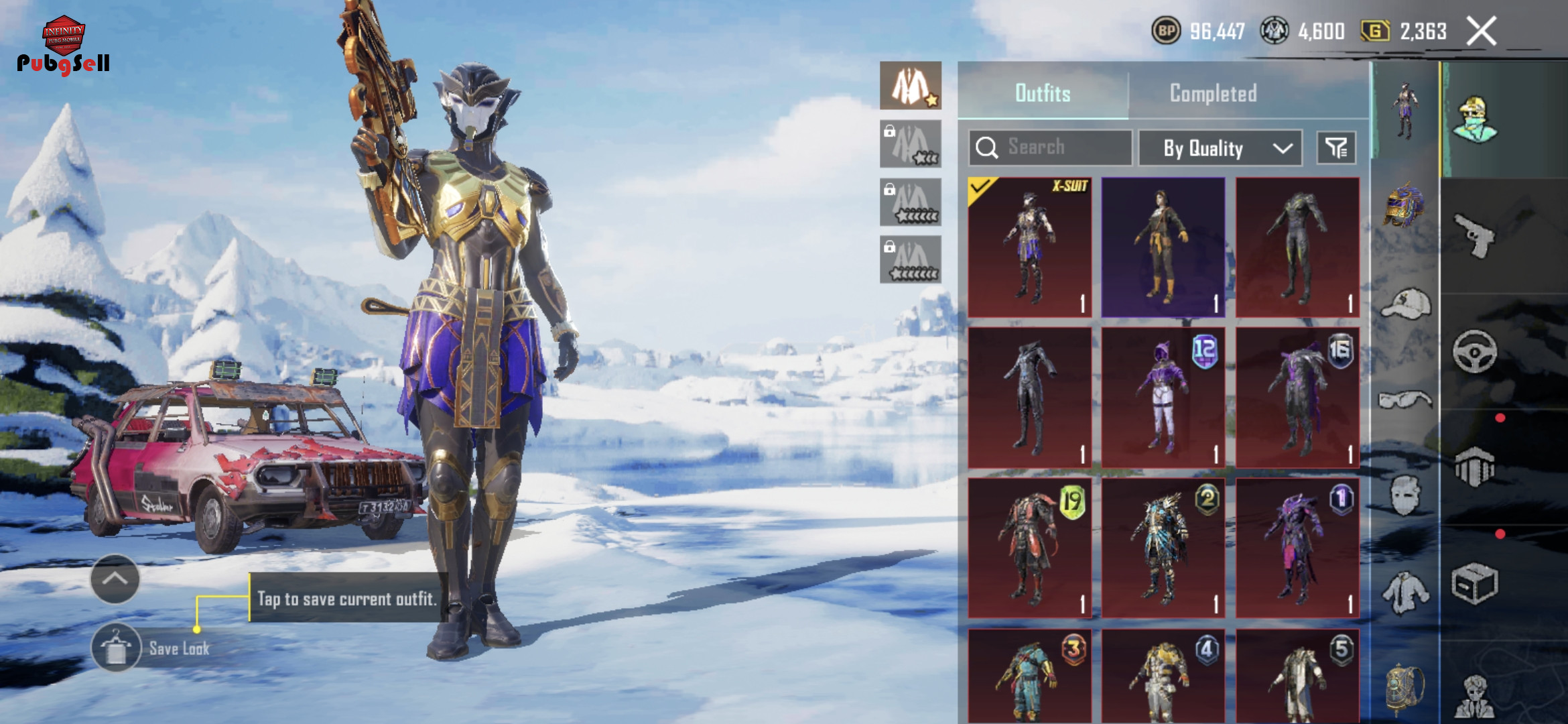Select the Outfits tab
Viewport: 1568px width, 724px height.
click(1043, 93)
